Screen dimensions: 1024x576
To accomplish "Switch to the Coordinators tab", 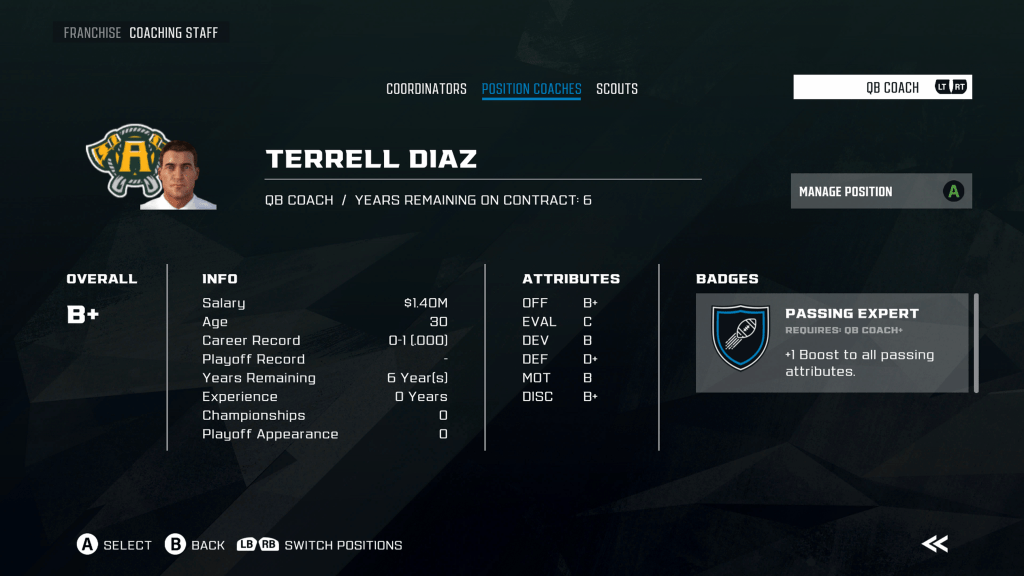I will tap(426, 89).
